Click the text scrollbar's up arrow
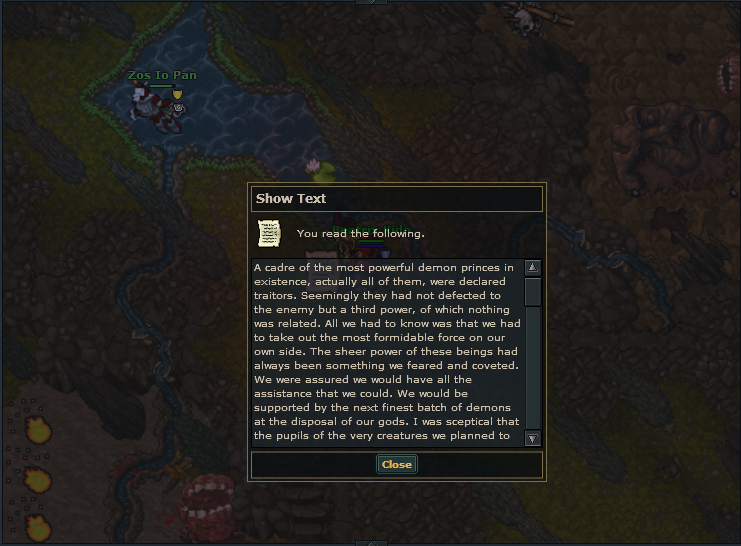 pyautogui.click(x=533, y=268)
